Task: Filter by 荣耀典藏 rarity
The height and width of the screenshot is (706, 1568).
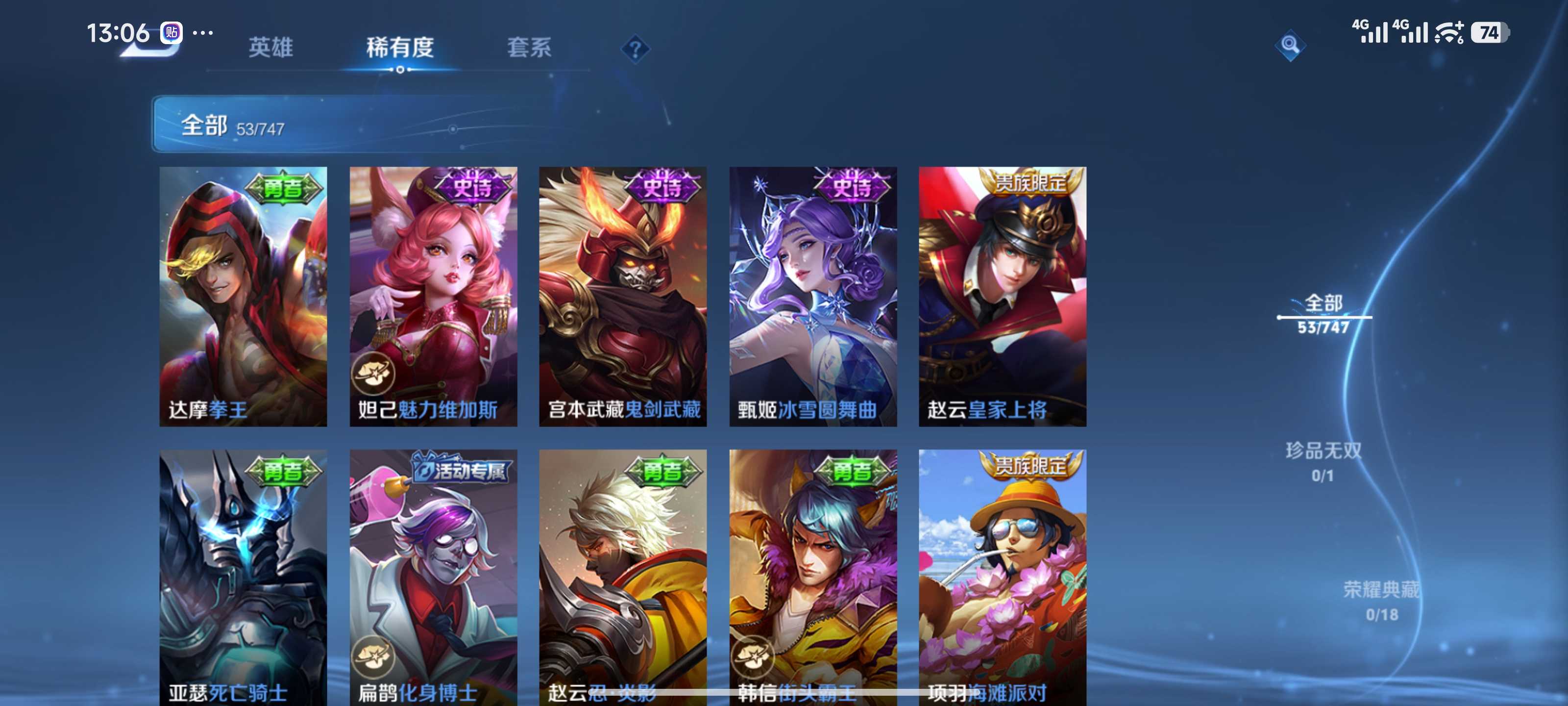Action: (1381, 600)
